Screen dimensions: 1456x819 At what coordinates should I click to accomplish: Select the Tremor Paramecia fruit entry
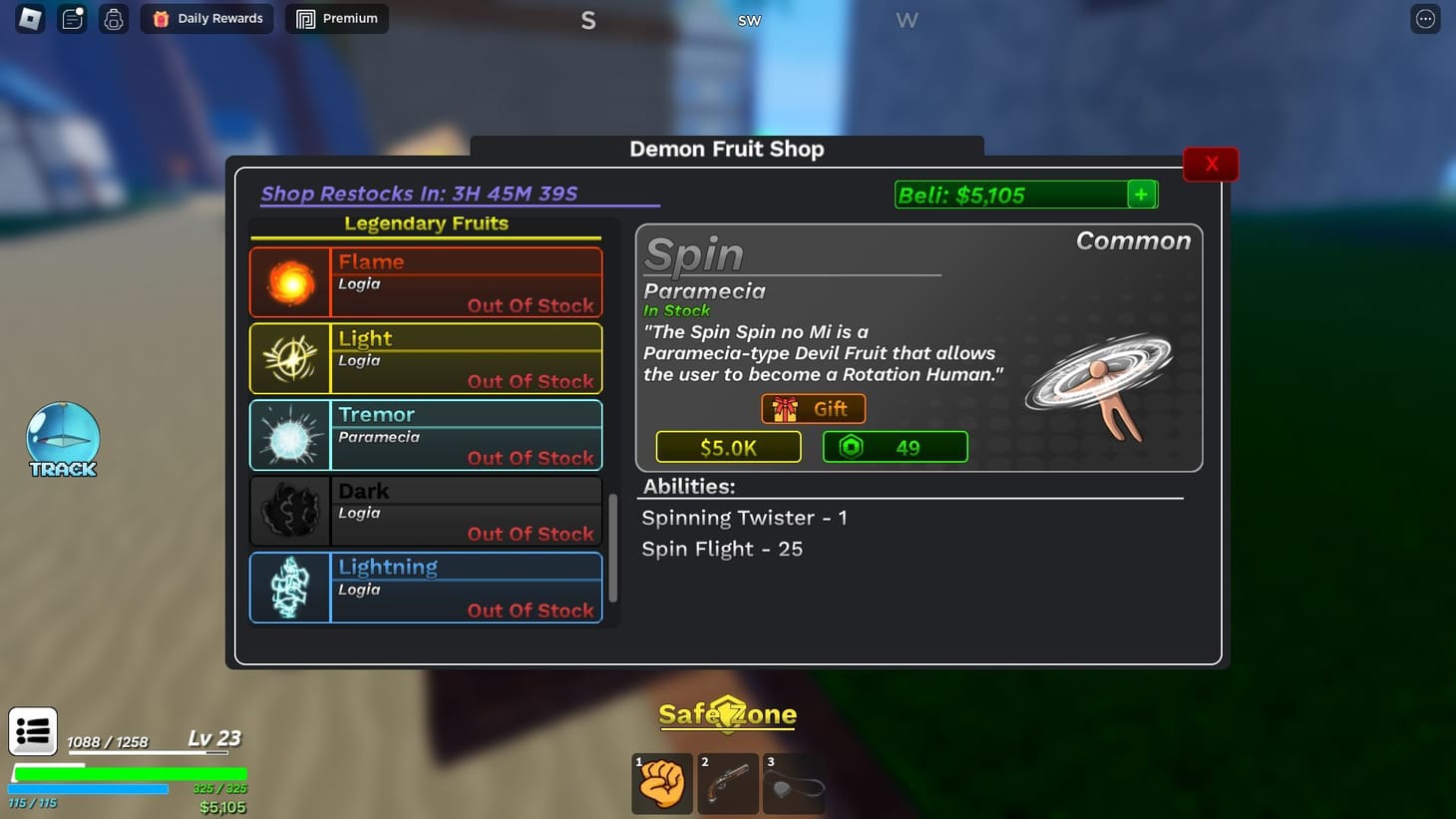[x=425, y=435]
